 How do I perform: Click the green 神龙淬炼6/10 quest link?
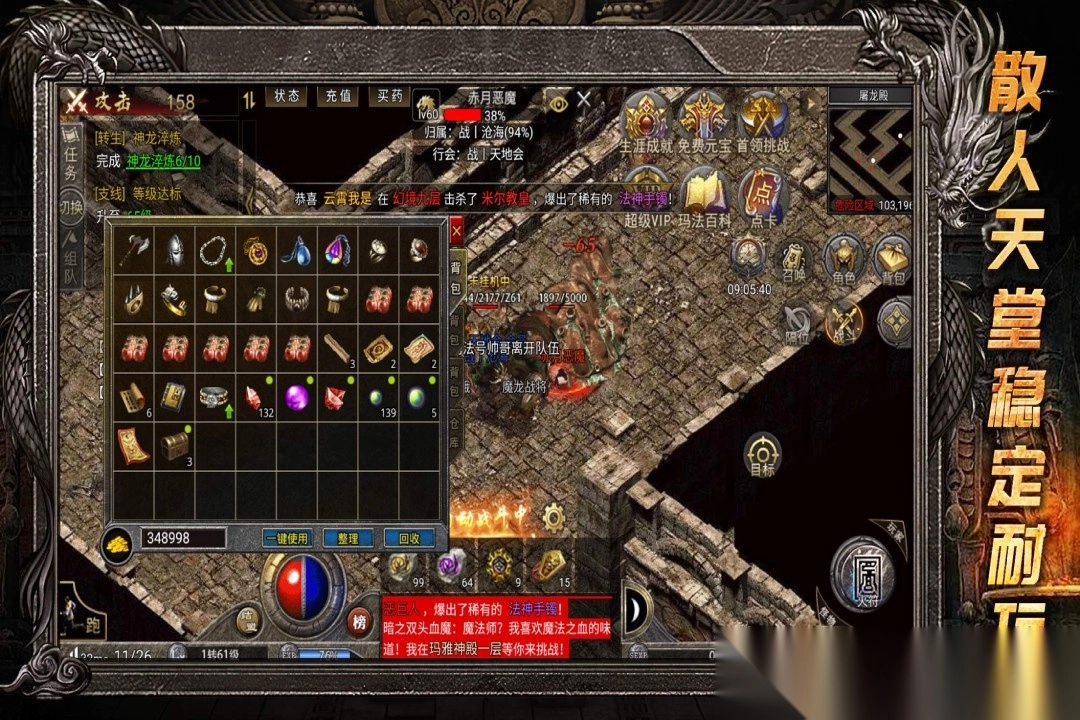163,161
